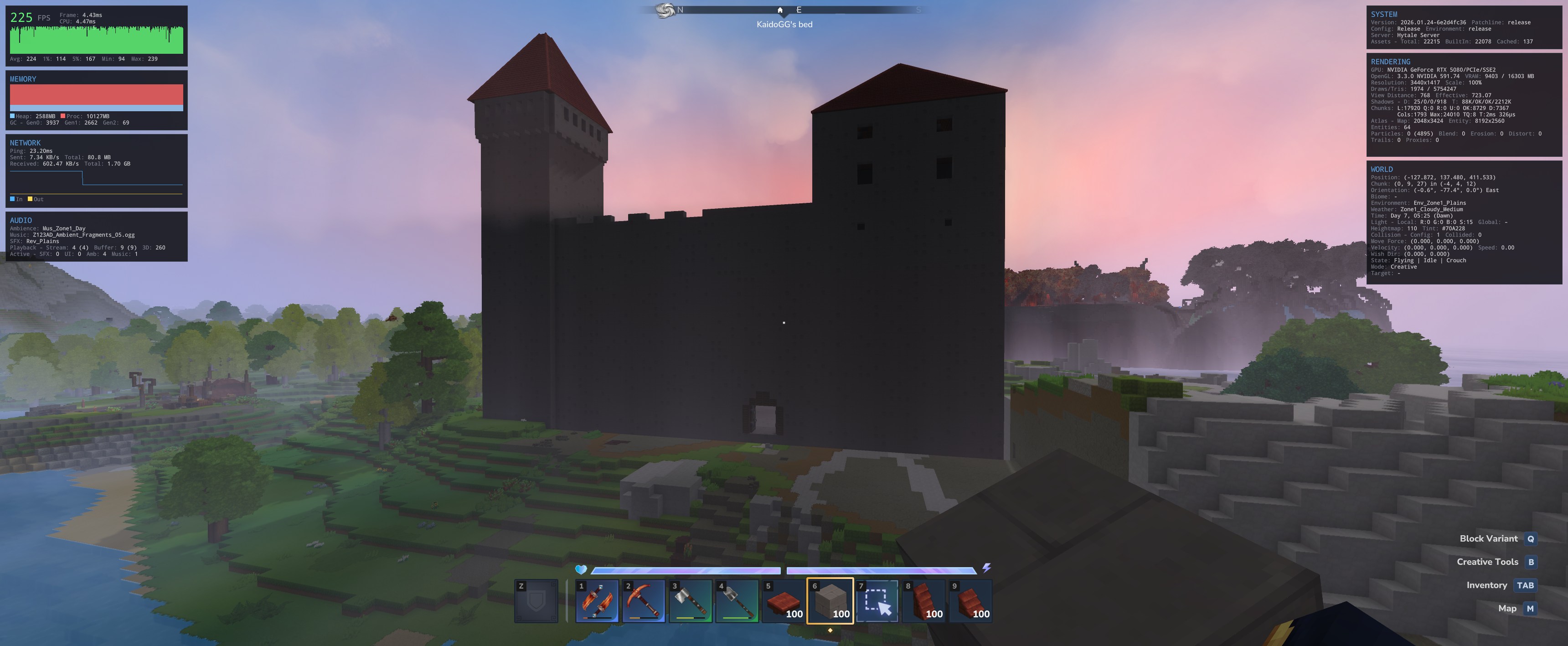This screenshot has width=1568, height=646.
Task: Select the iron shovel in slot 4
Action: tap(737, 601)
